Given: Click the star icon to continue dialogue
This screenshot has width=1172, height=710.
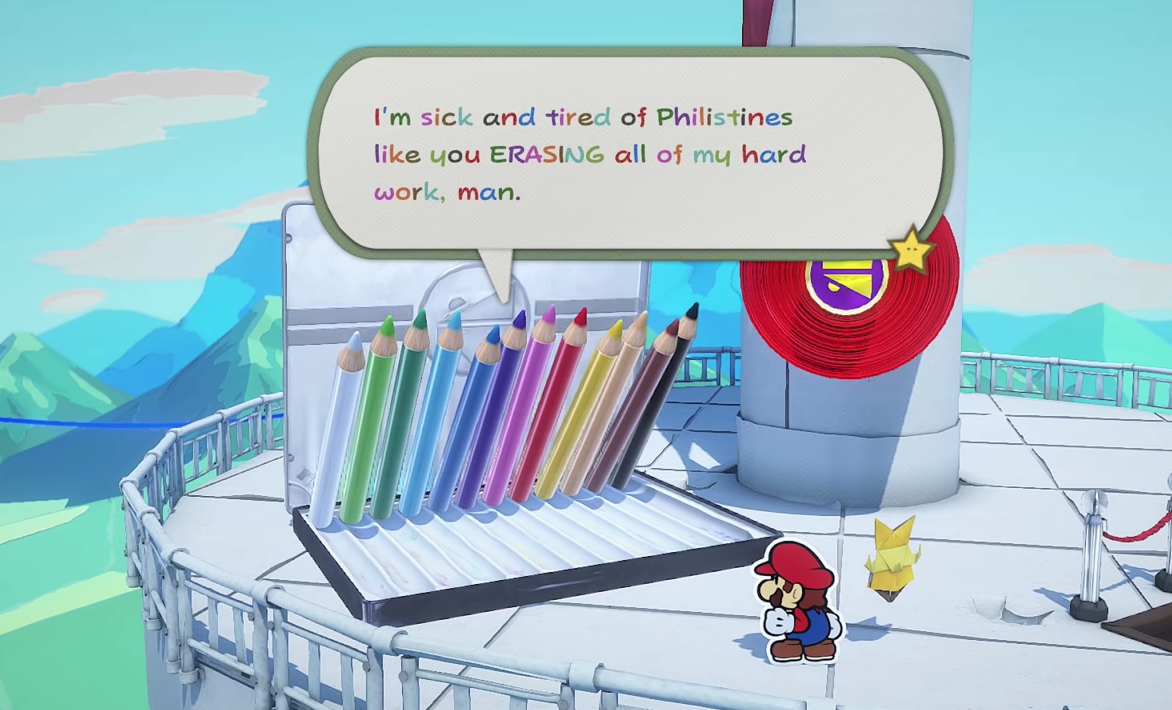Looking at the screenshot, I should click(911, 250).
